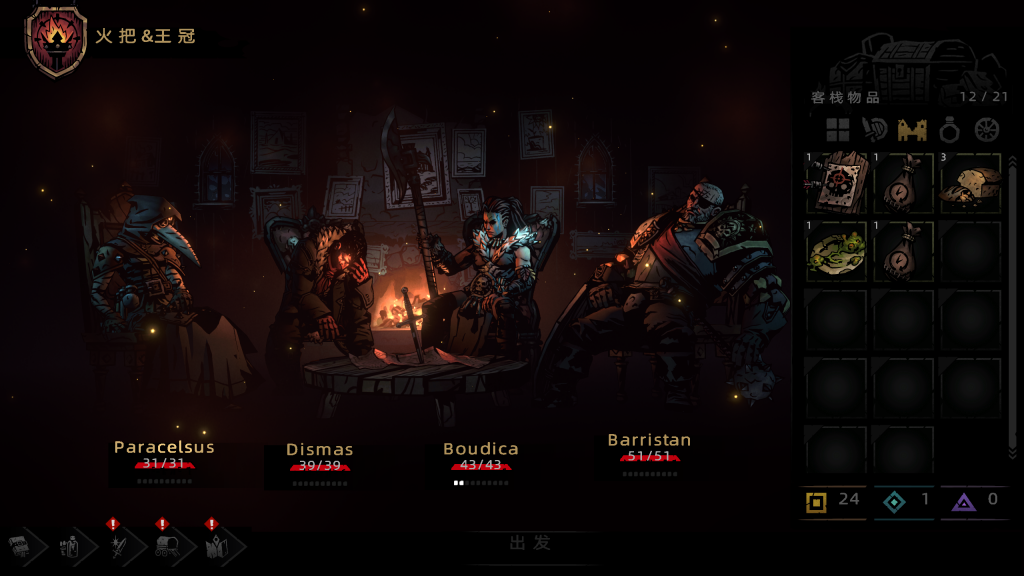Viewport: 1024px width, 576px height.
Task: Show wagon wheel stagecoach items
Action: click(987, 130)
